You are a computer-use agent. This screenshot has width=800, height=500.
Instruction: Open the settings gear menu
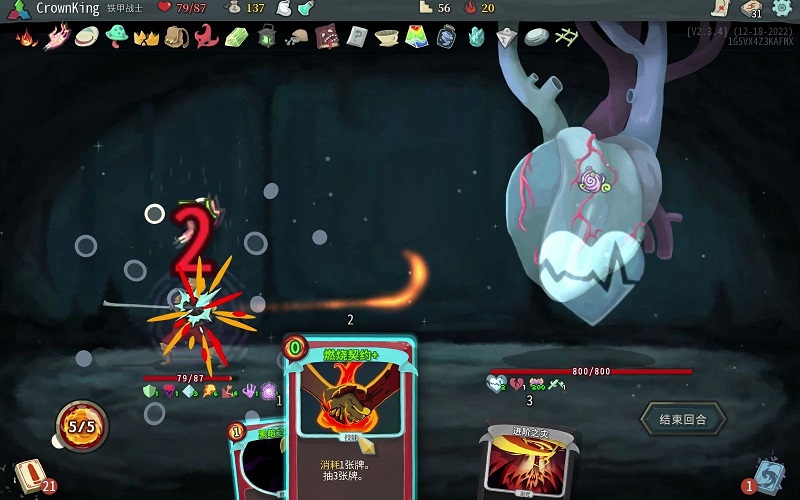coord(782,8)
